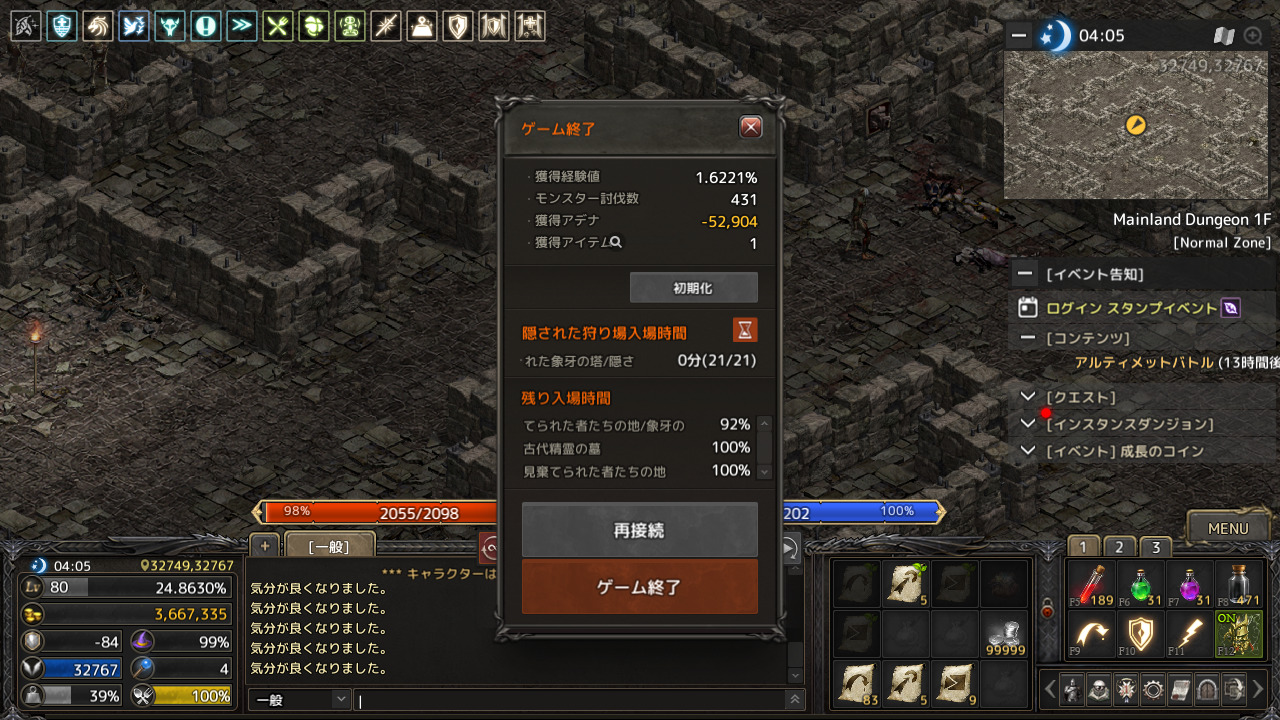
Task: Confirm the orange ゲーム終了 exit button
Action: pos(639,587)
